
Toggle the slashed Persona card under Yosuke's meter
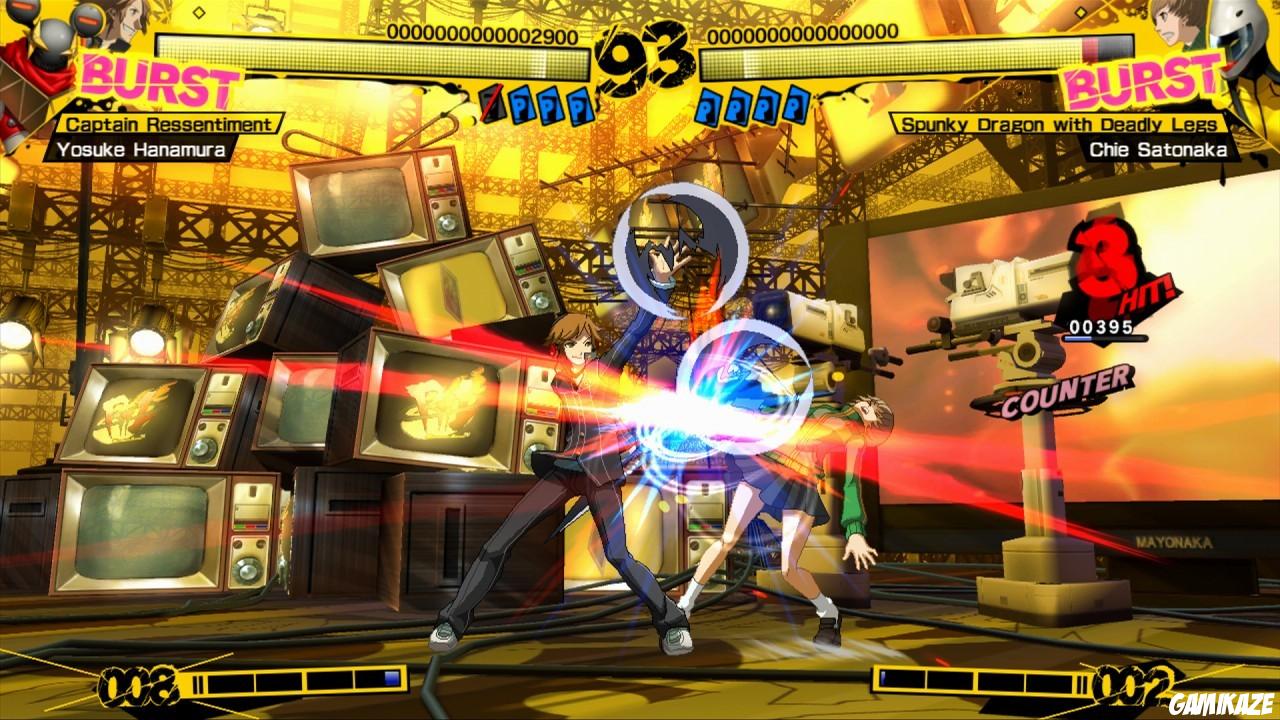(x=493, y=104)
